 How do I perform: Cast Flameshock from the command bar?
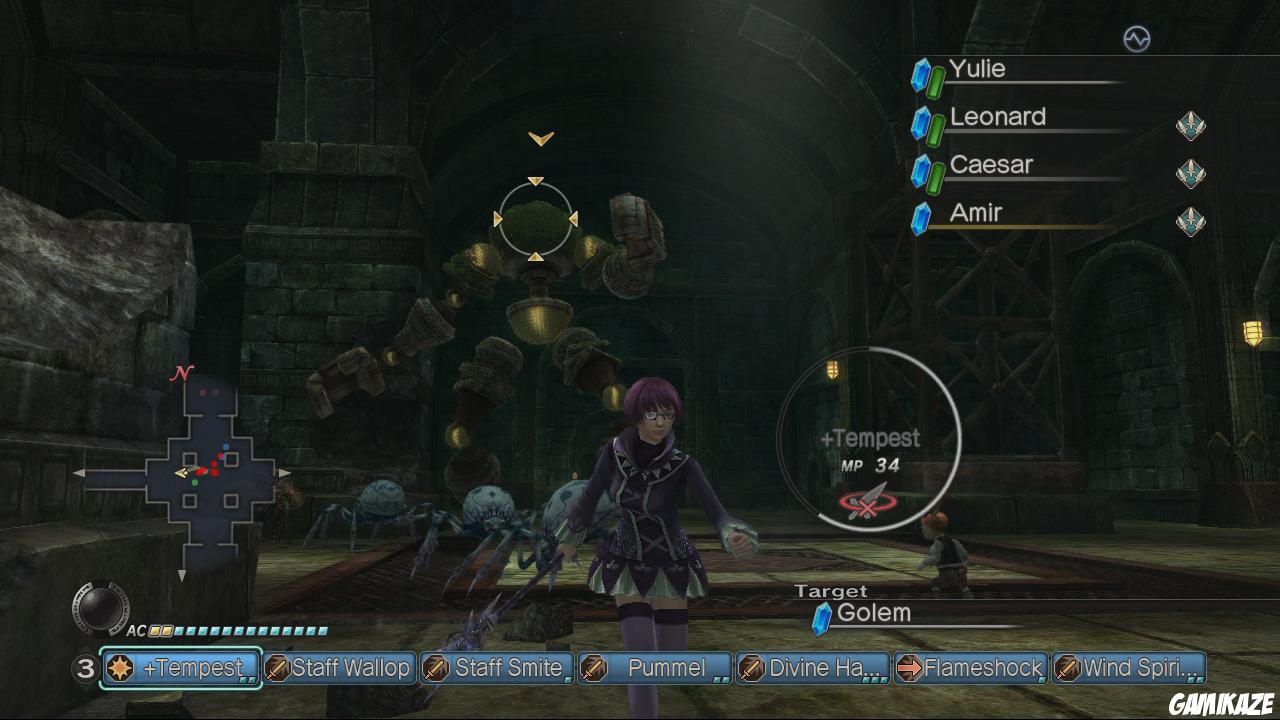(x=971, y=668)
